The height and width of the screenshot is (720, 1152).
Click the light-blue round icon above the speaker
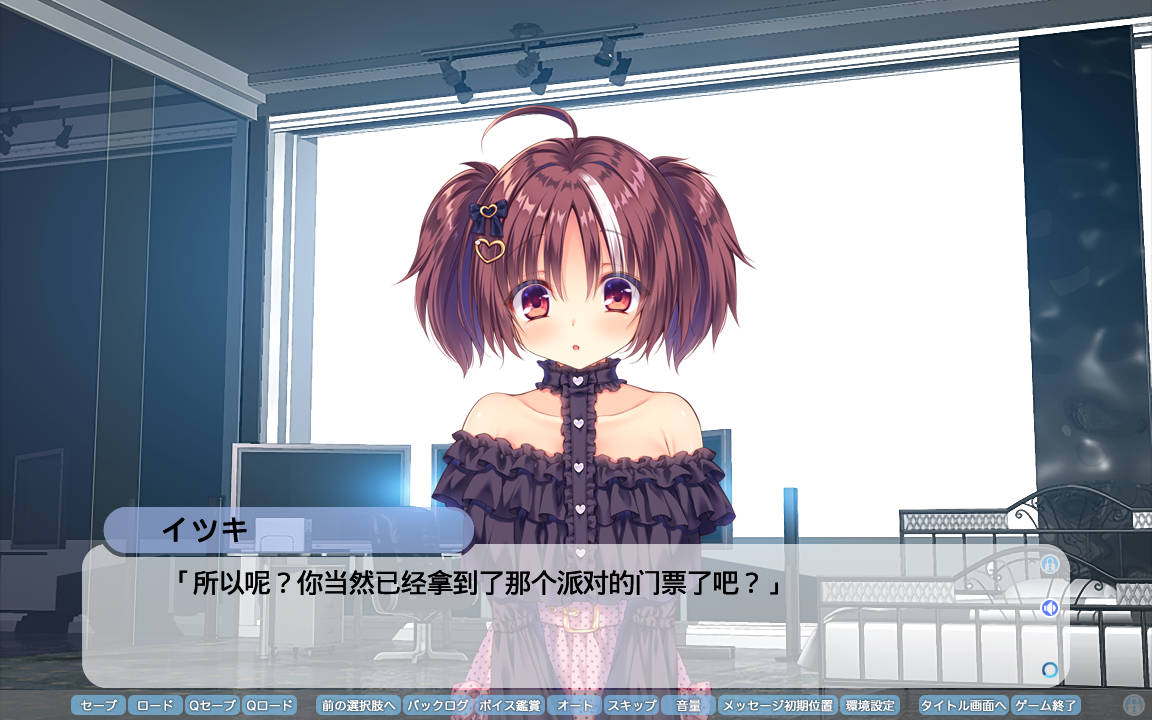click(x=1050, y=564)
